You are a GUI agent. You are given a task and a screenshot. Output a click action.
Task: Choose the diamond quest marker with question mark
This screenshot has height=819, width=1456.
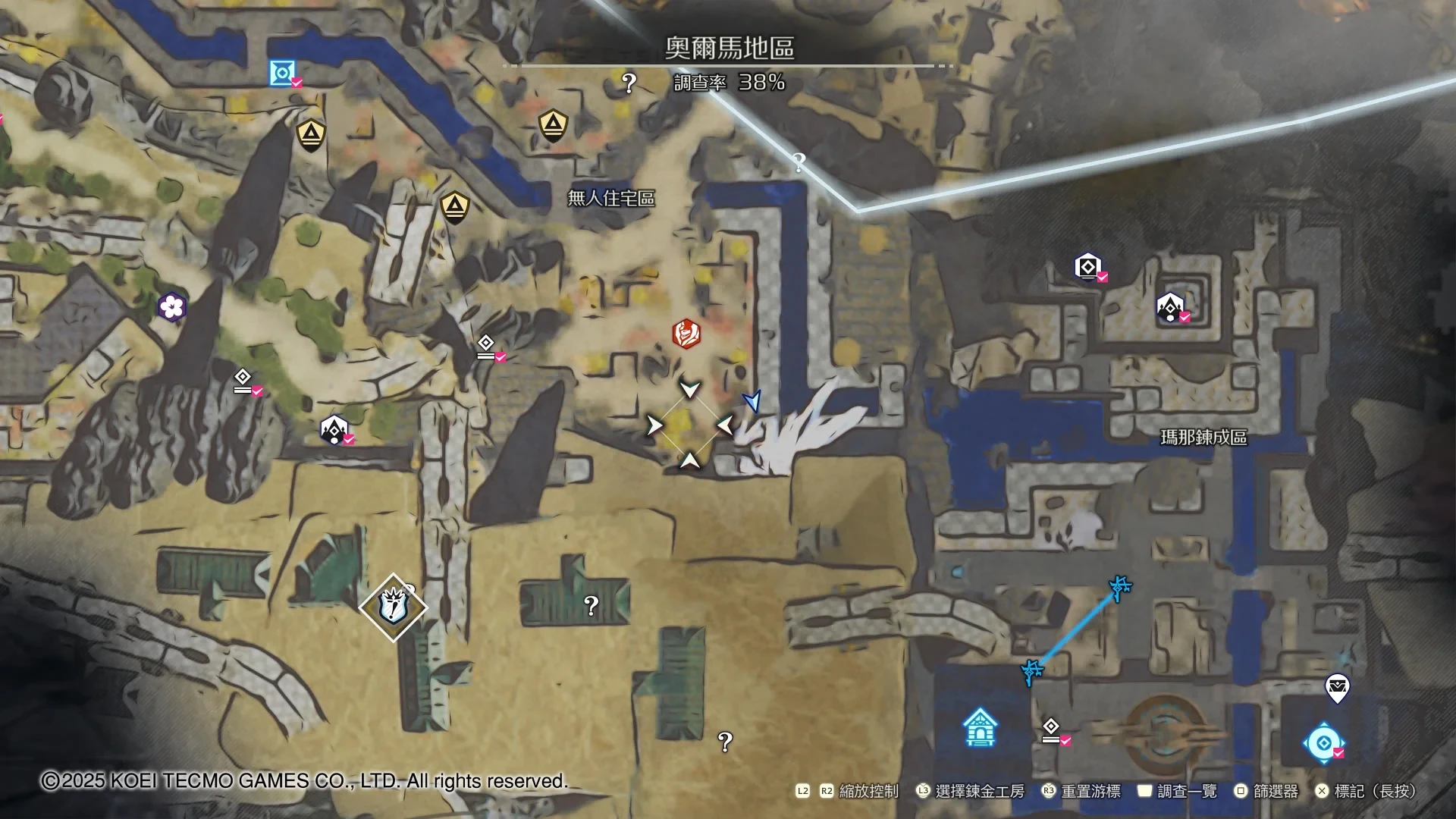coord(393,607)
